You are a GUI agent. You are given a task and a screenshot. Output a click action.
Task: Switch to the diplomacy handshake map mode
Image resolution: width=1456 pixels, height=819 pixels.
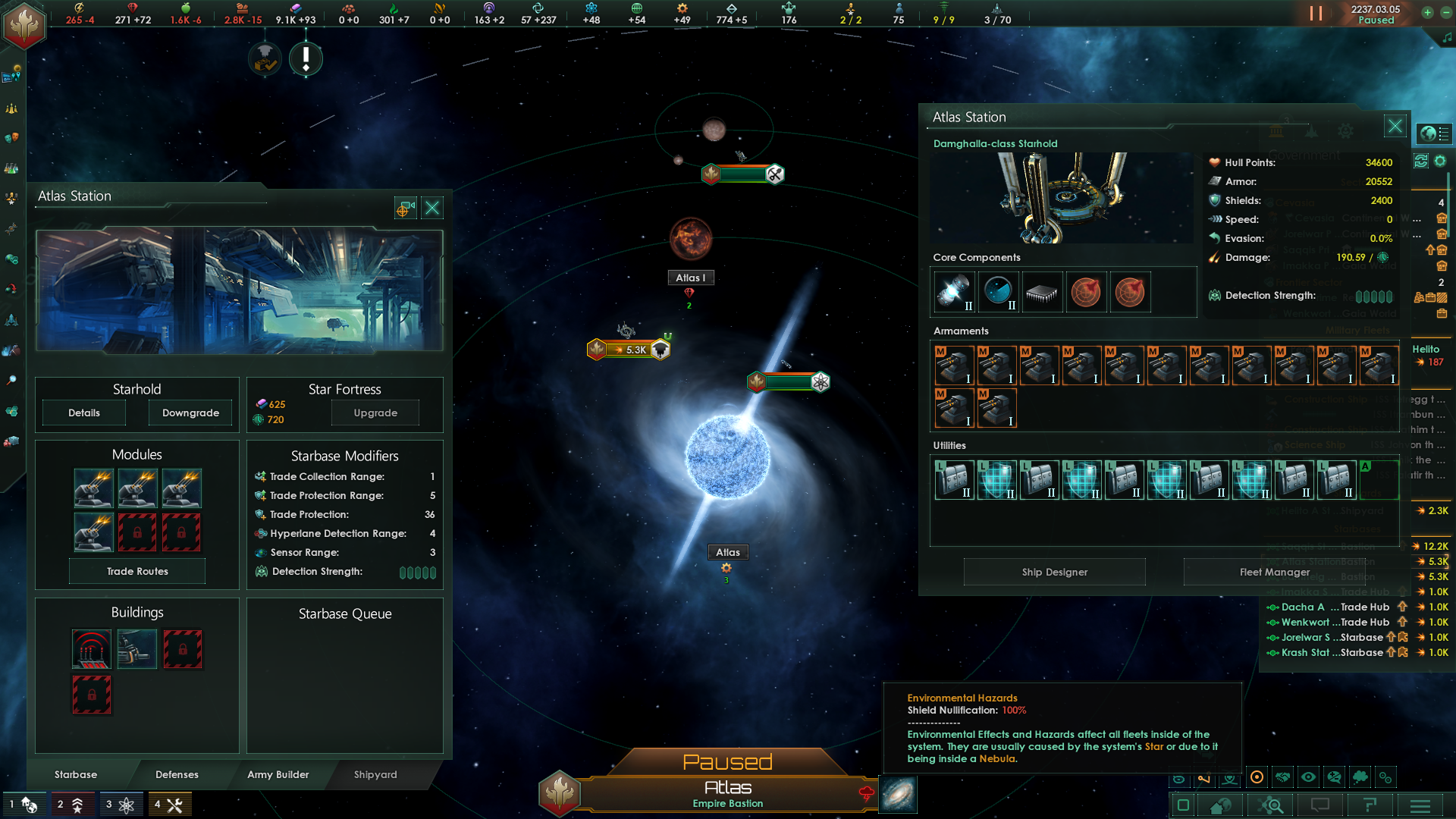point(1284,777)
